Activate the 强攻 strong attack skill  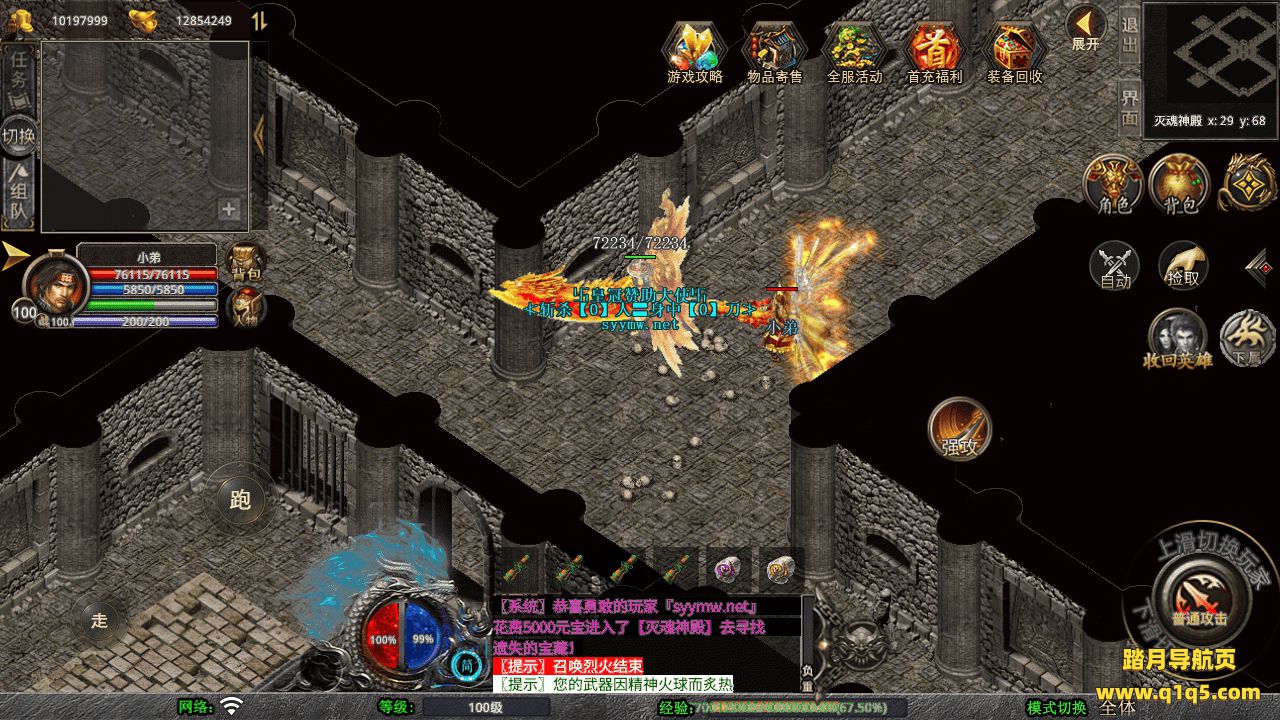[x=960, y=428]
